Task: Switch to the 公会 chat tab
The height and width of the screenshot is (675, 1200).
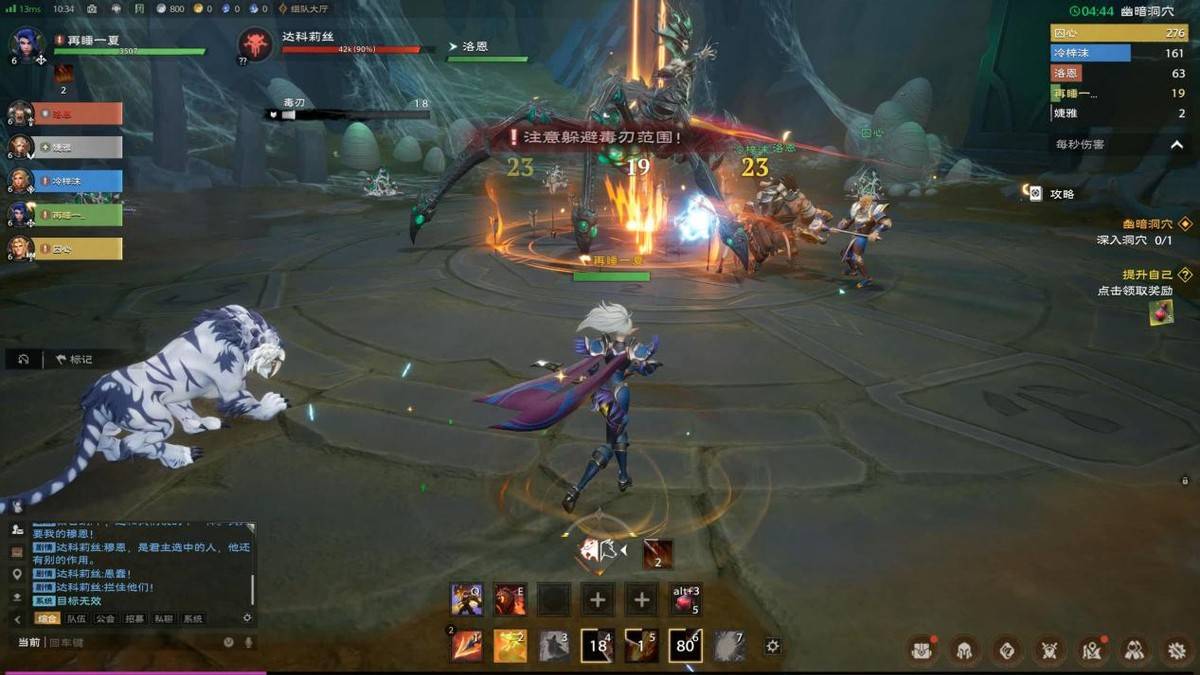Action: [x=105, y=619]
